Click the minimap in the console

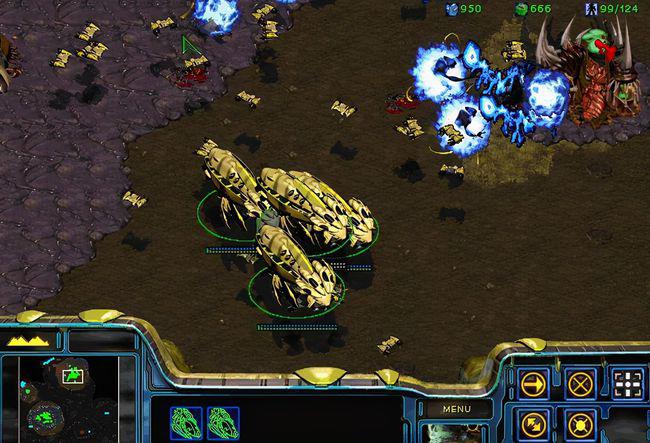tap(60, 396)
